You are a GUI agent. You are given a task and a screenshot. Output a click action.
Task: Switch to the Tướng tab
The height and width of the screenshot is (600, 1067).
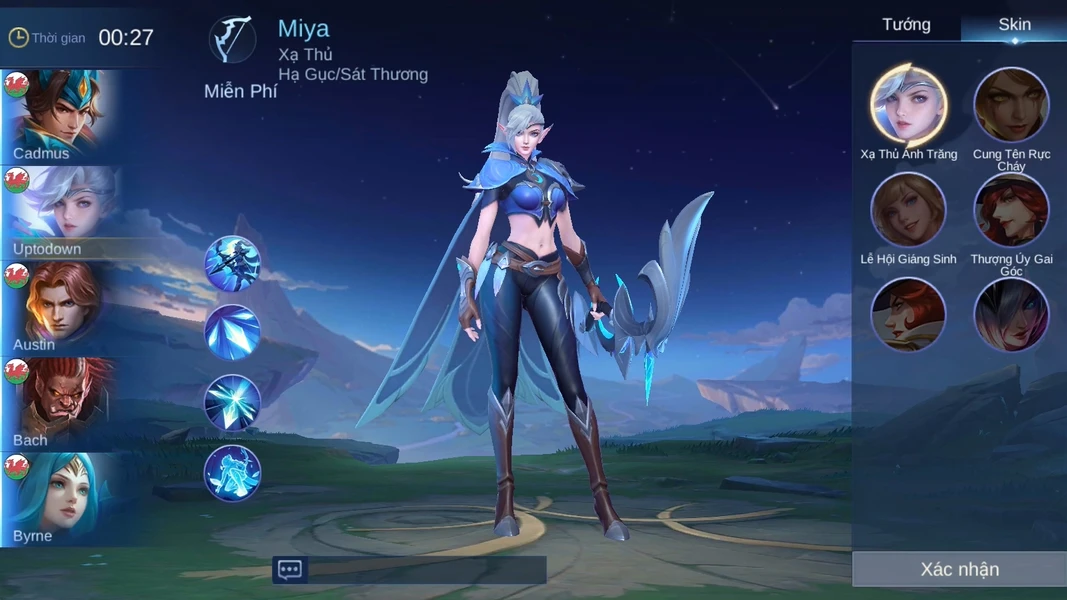906,25
